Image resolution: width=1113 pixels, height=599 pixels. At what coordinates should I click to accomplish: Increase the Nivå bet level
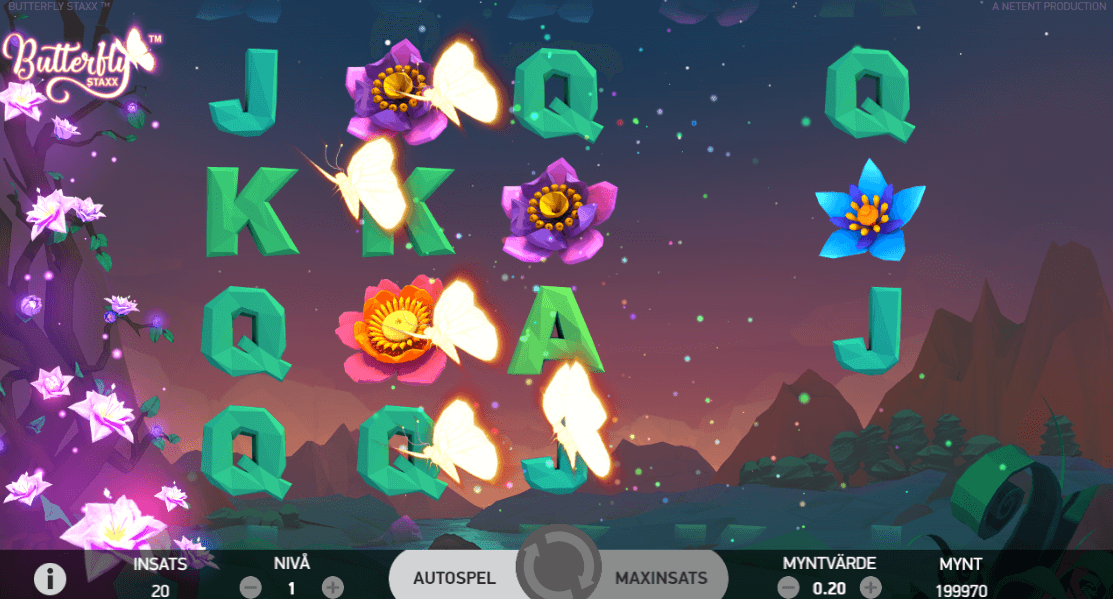[x=333, y=587]
